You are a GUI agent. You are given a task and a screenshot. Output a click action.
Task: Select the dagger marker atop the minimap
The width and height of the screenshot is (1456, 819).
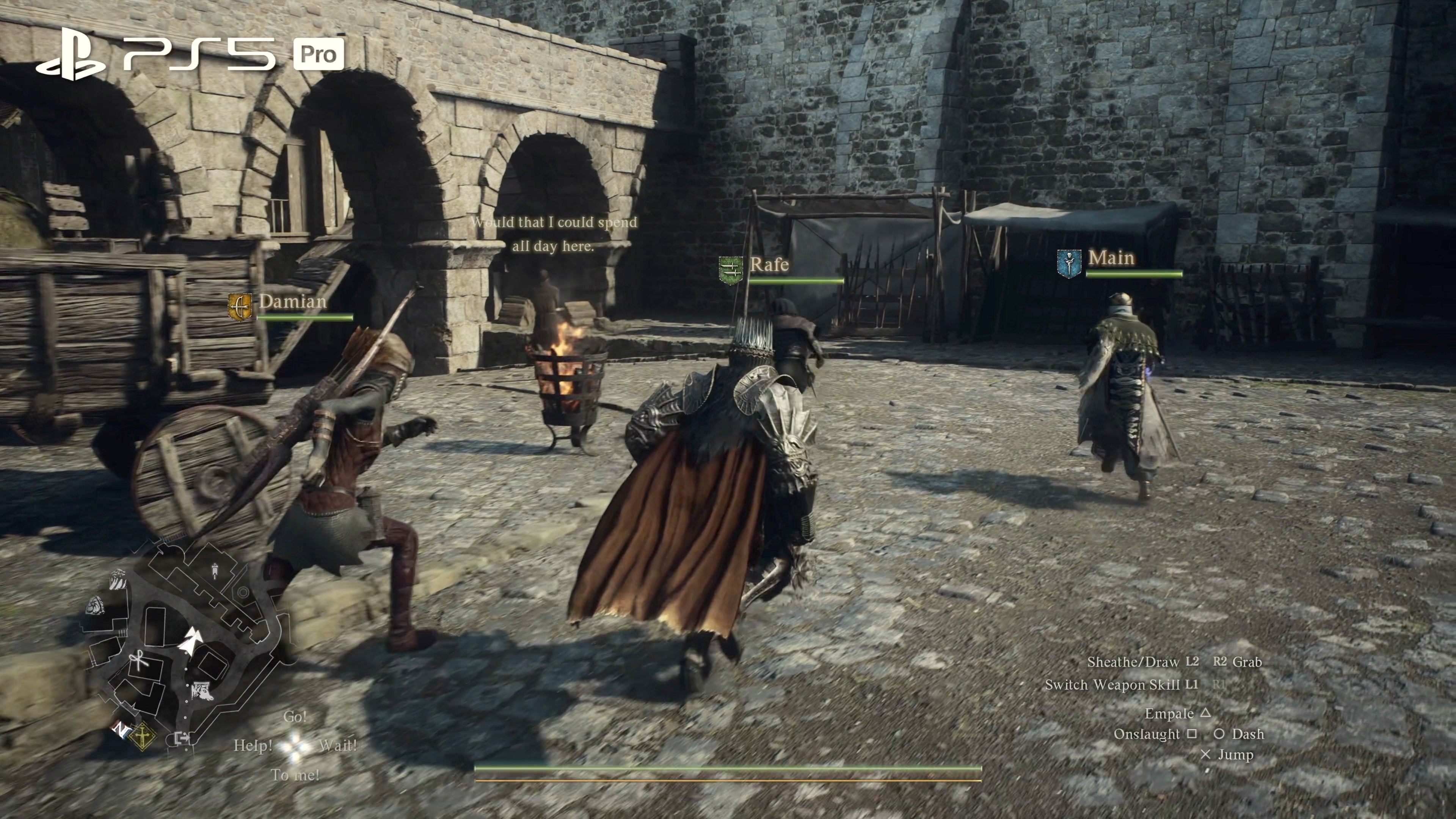[x=215, y=571]
